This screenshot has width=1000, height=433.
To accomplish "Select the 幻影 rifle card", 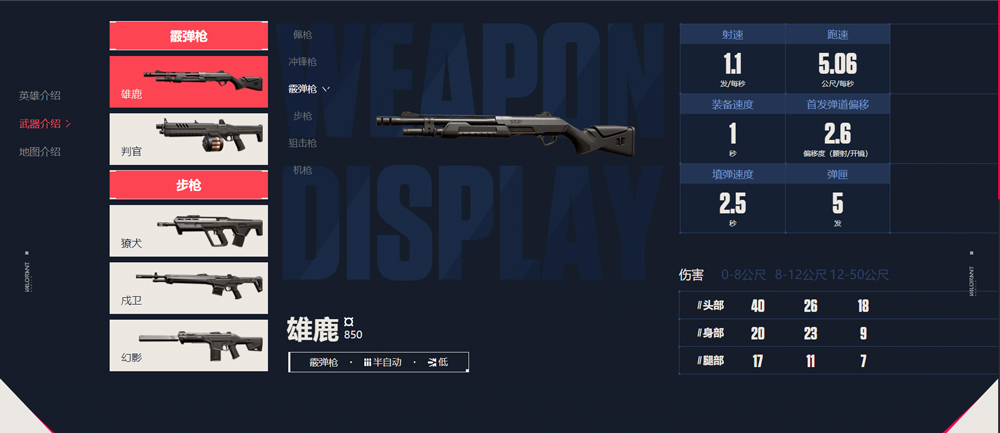I will [189, 345].
